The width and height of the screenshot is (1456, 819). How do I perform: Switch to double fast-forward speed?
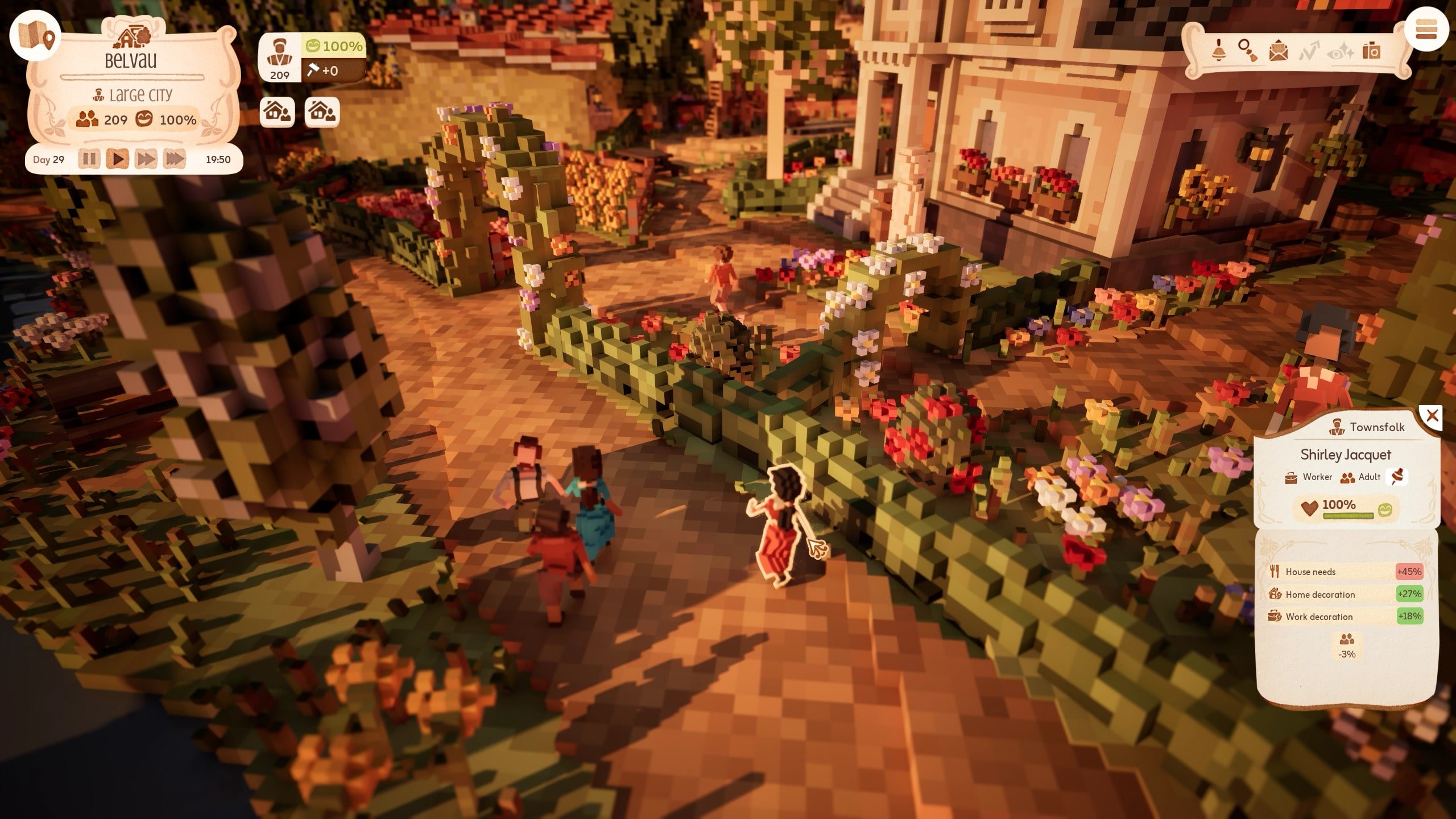pos(146,159)
